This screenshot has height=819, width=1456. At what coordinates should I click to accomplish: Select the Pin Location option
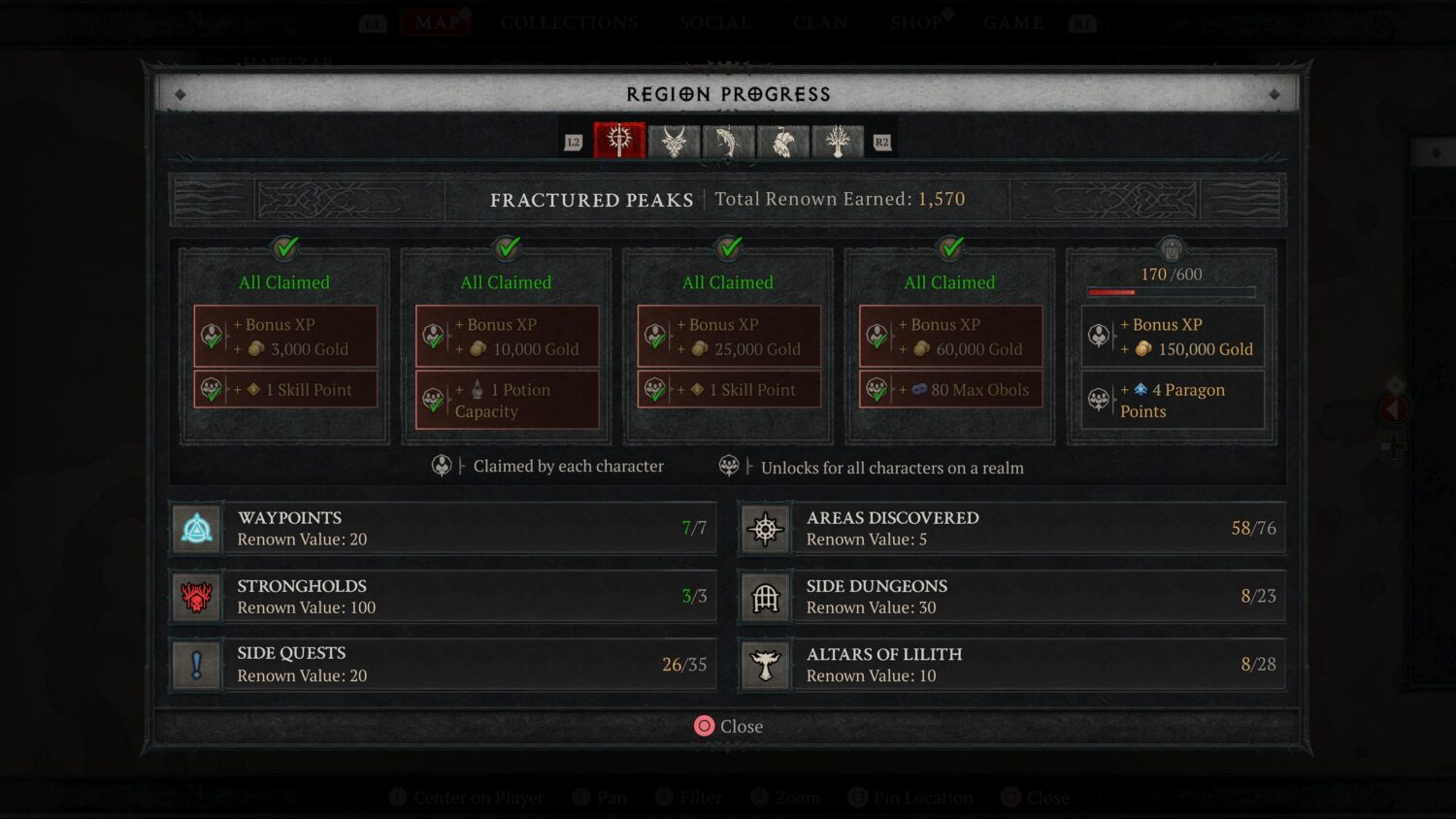[910, 797]
